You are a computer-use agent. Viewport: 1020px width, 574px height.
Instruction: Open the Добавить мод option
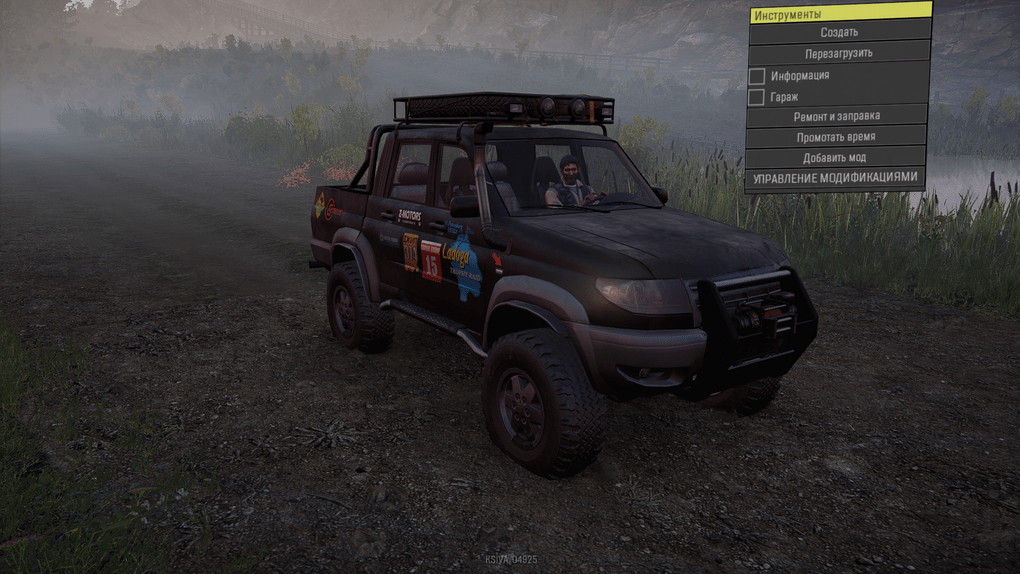tap(834, 158)
